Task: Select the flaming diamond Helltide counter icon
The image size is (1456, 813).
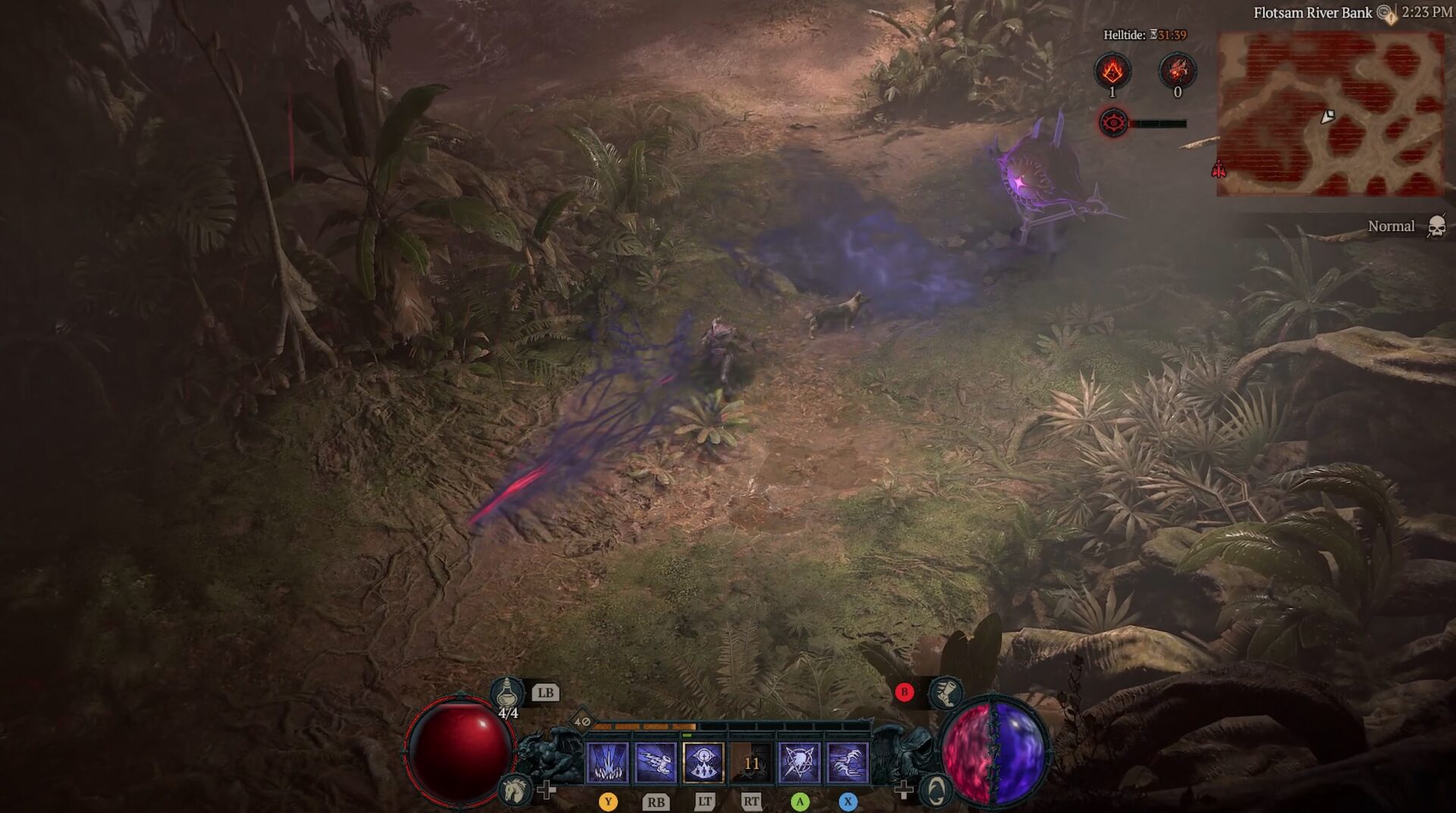Action: tap(1112, 71)
